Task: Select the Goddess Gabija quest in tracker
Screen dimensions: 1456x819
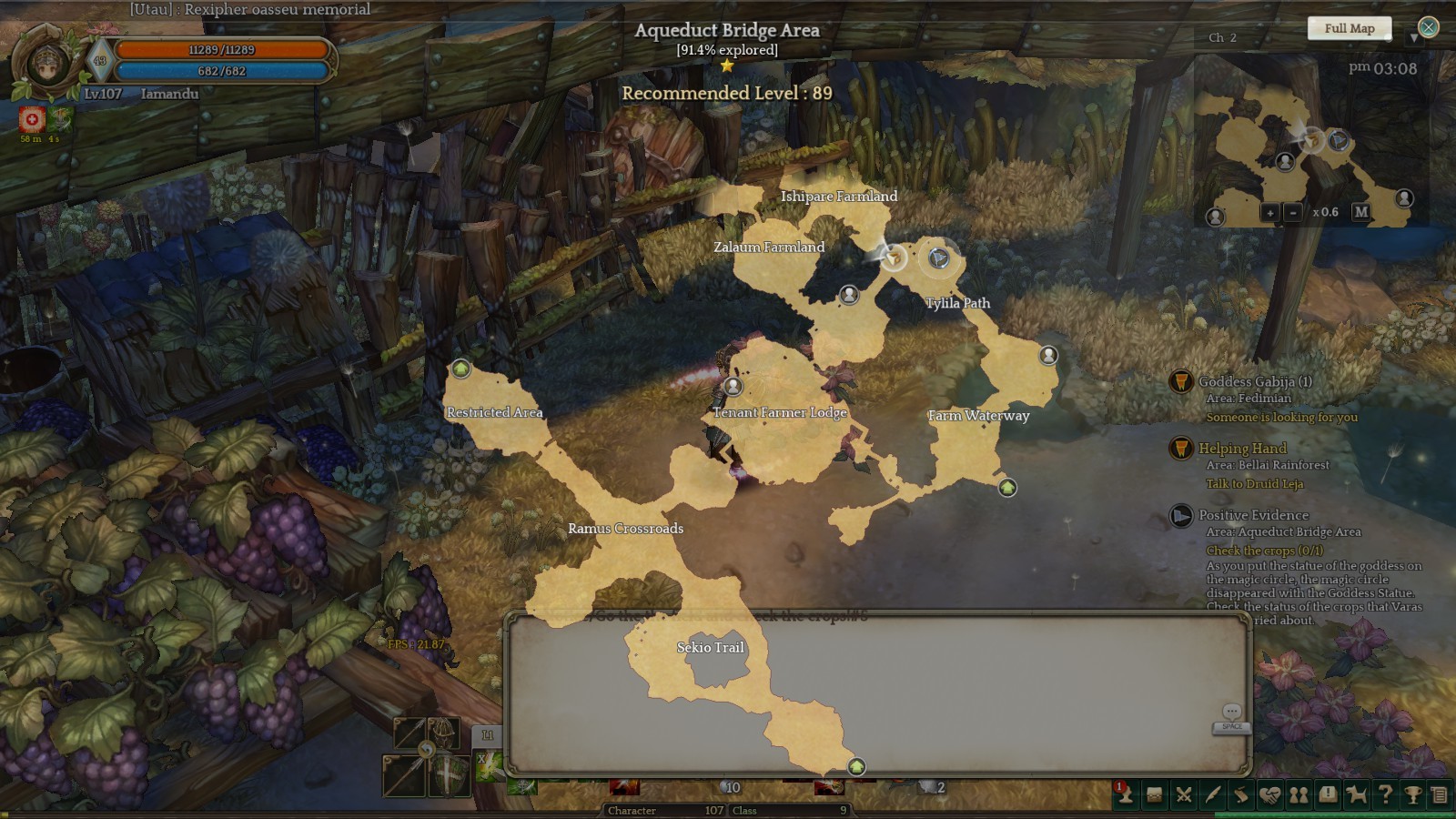Action: pyautogui.click(x=1254, y=382)
